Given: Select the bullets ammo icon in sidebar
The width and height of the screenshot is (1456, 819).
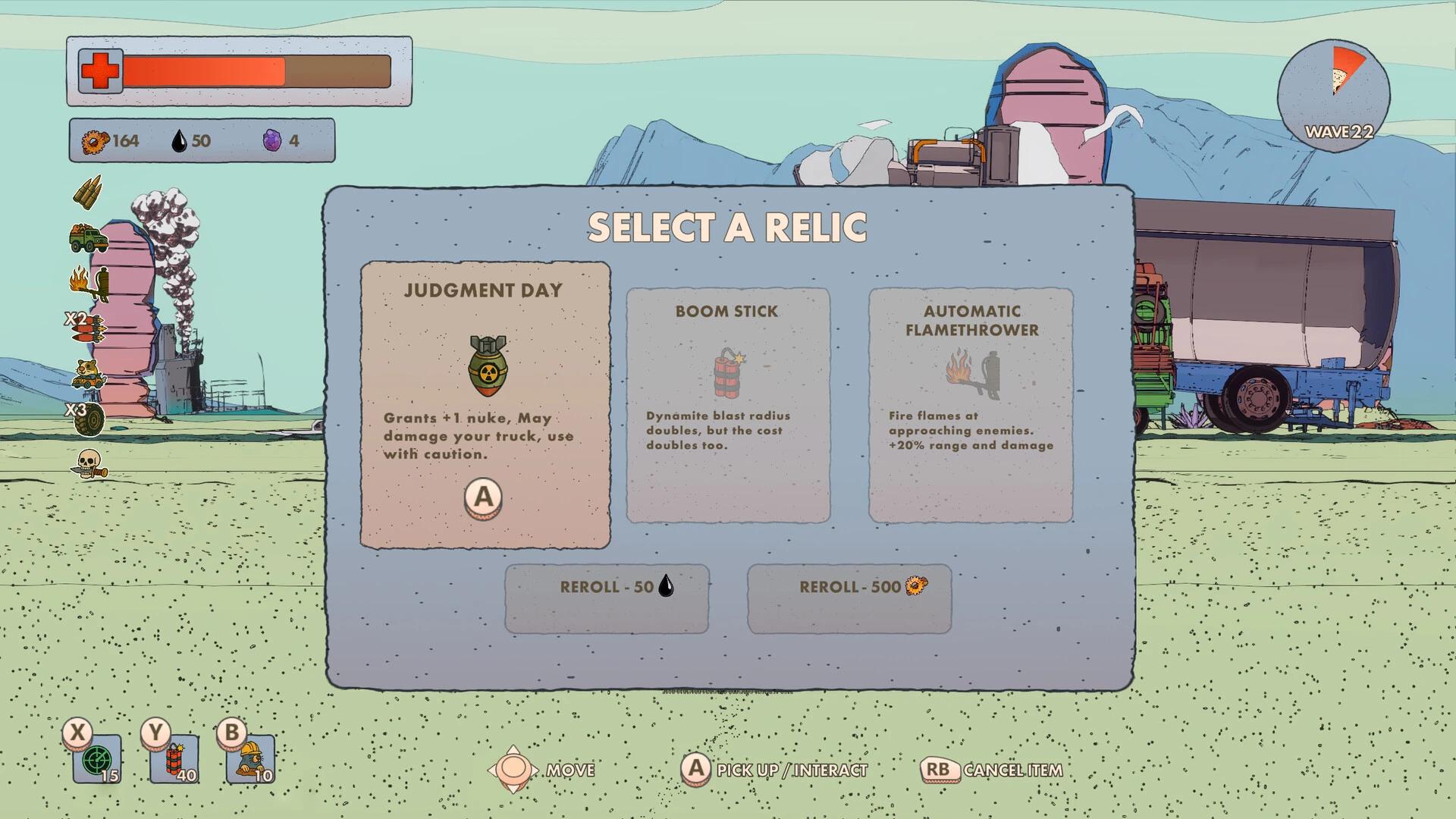Looking at the screenshot, I should coord(89,192).
